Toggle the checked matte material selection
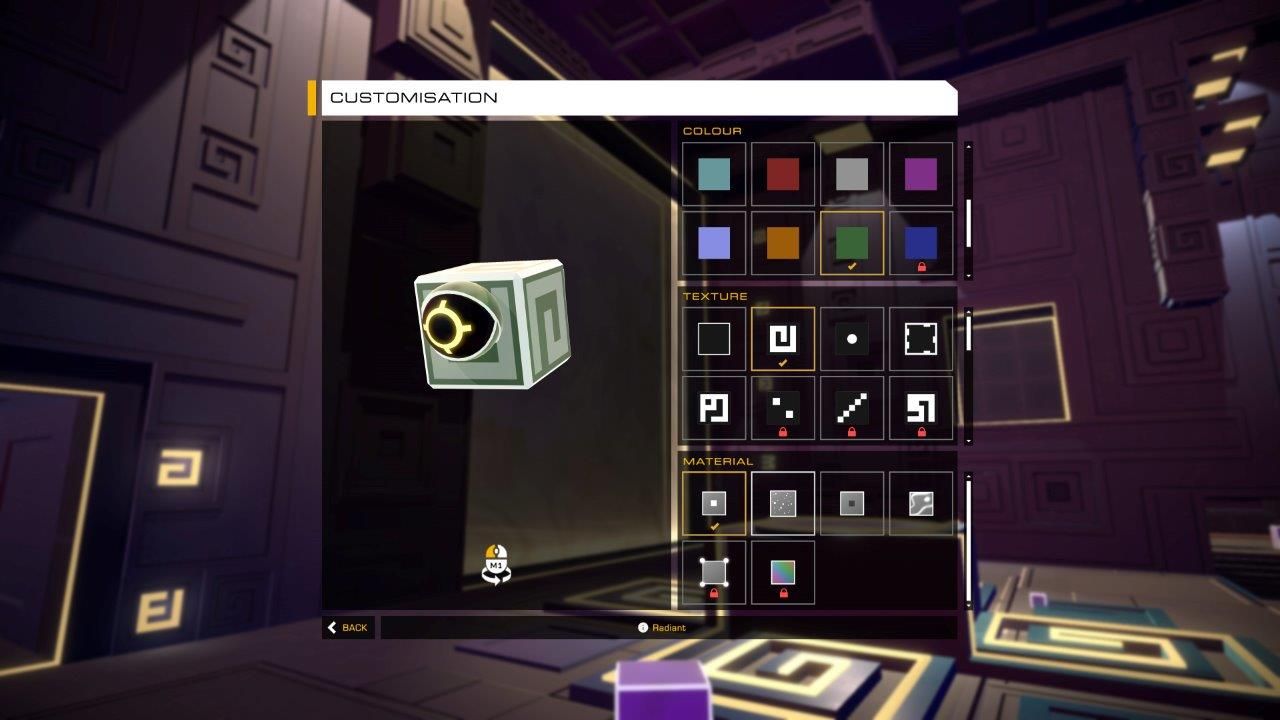 pos(714,502)
